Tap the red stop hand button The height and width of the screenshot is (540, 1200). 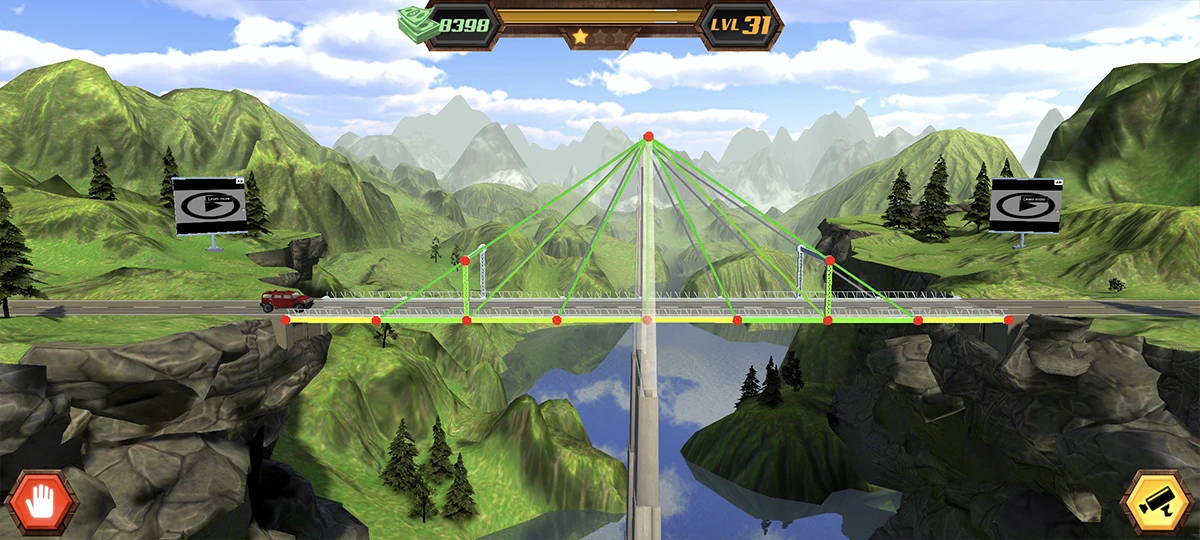click(41, 502)
